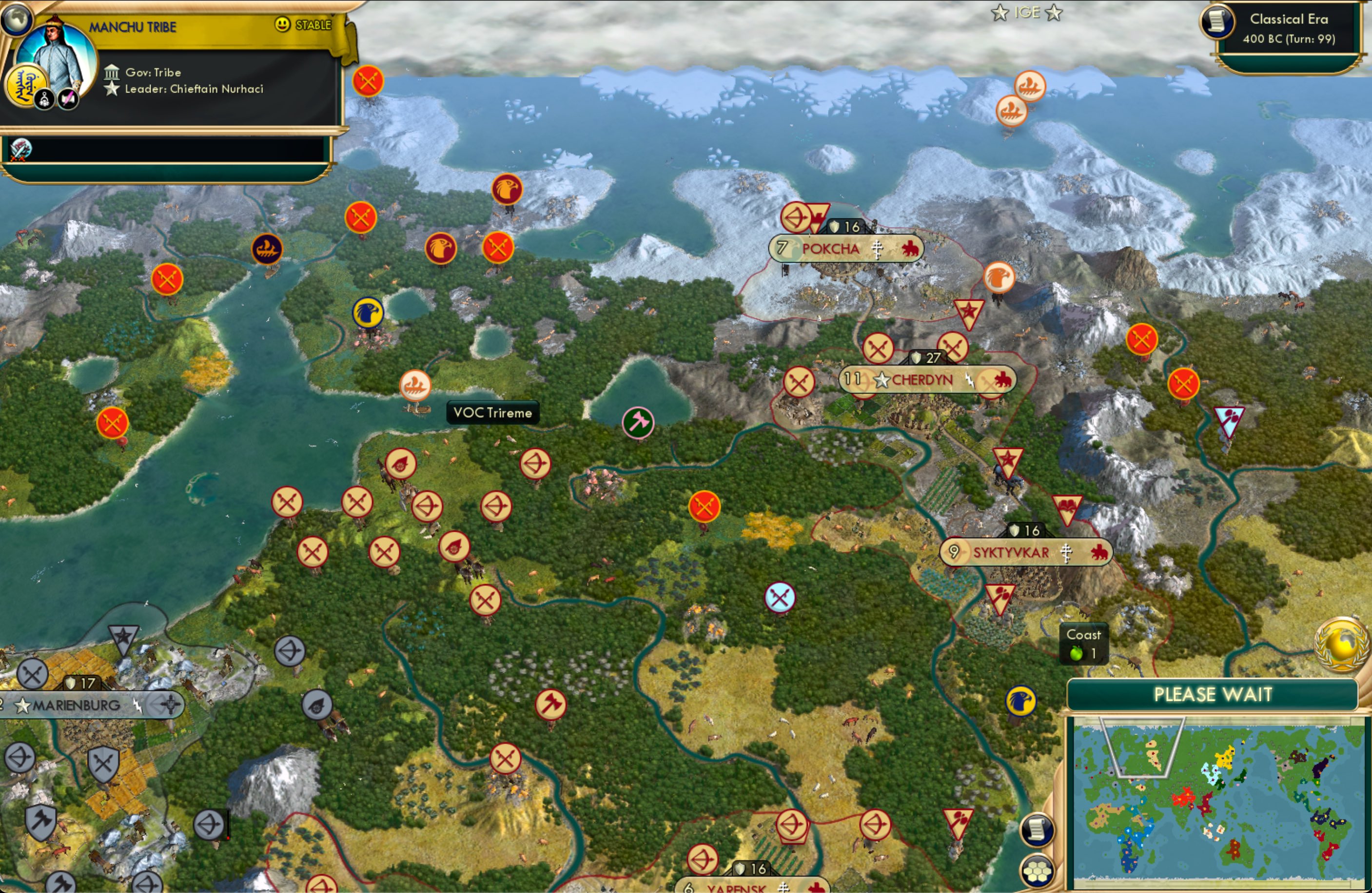Click the culture icon beside the civ emblem
This screenshot has width=1372, height=893.
[67, 97]
